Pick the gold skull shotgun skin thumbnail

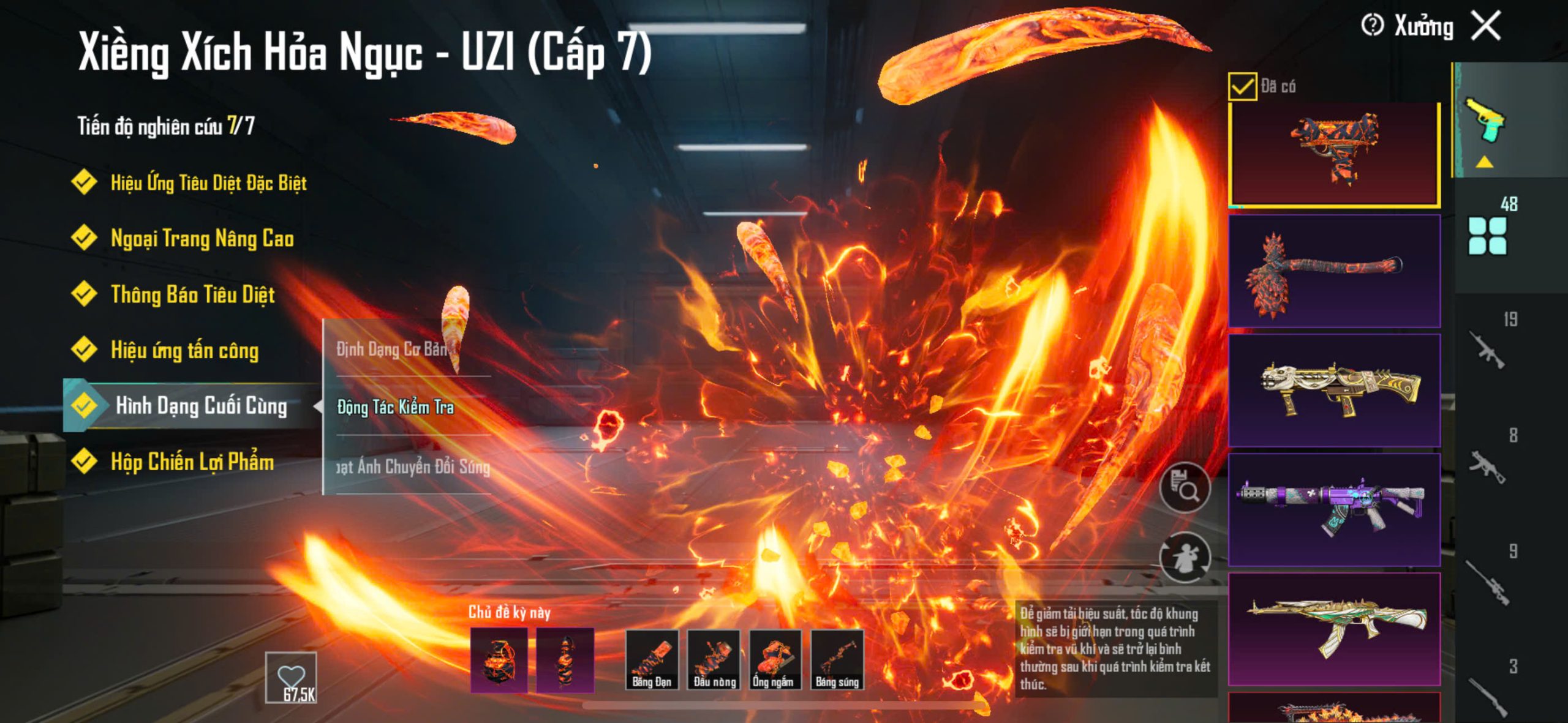[1334, 390]
